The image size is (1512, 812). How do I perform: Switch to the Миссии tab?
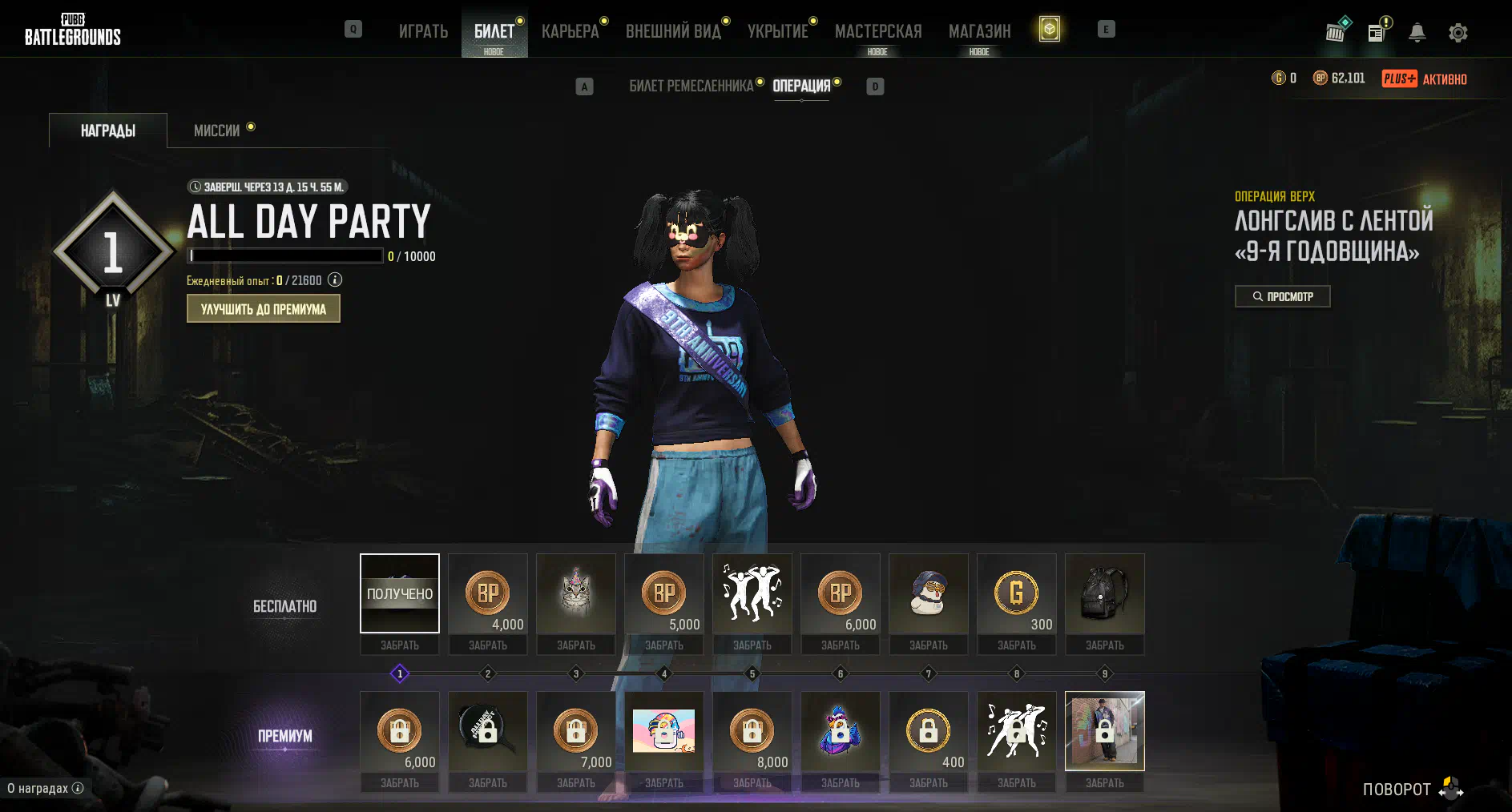point(216,131)
